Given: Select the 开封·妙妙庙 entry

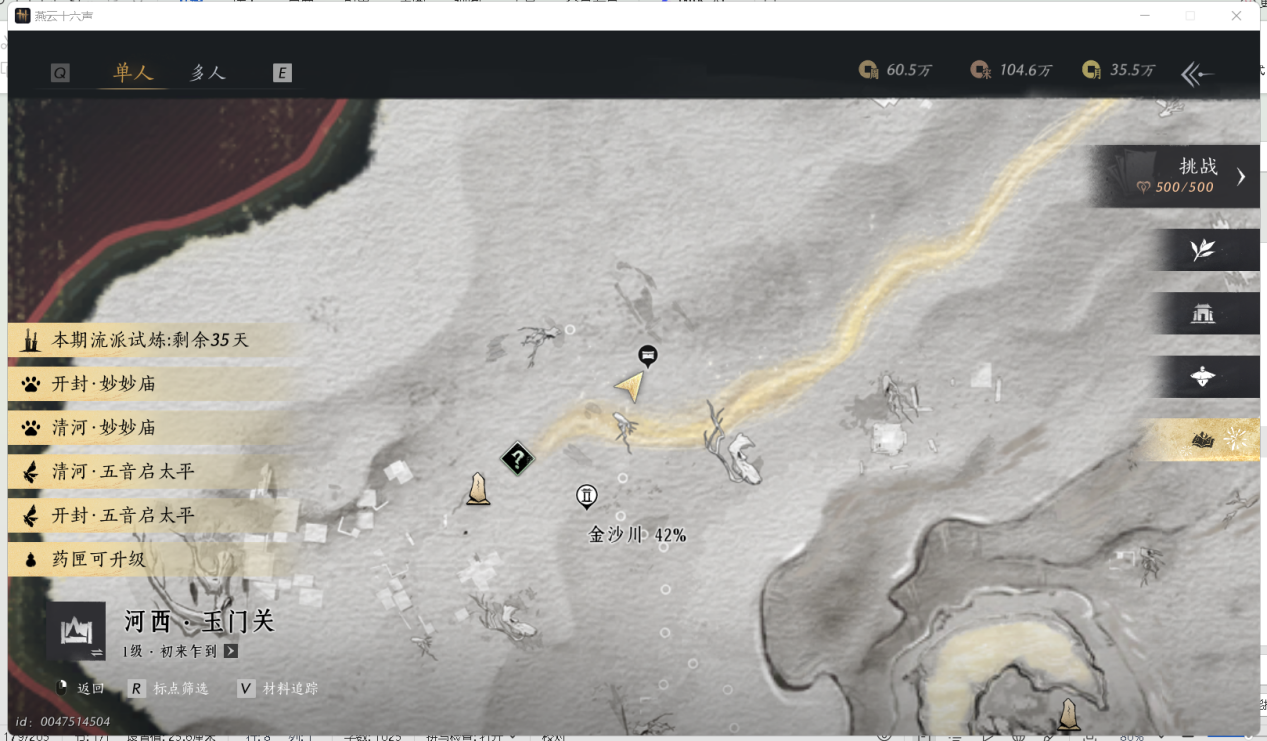Looking at the screenshot, I should [105, 384].
